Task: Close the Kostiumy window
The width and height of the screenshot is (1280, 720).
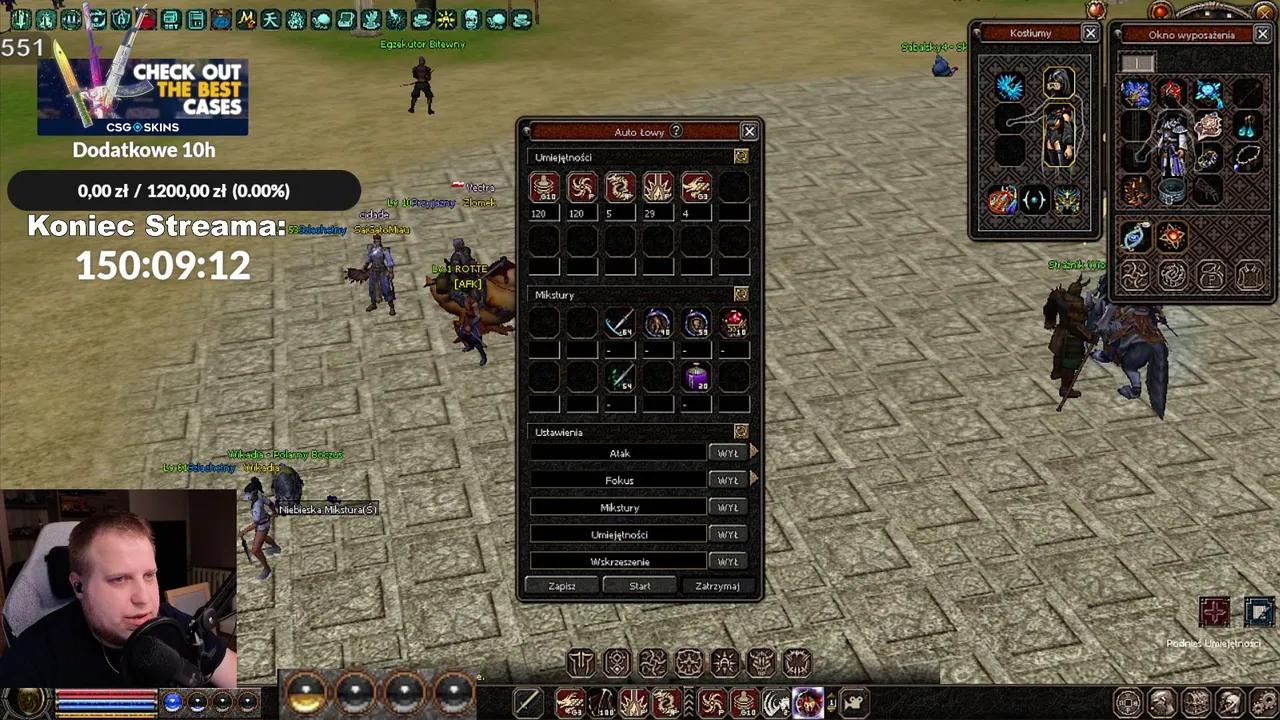Action: pos(1090,33)
